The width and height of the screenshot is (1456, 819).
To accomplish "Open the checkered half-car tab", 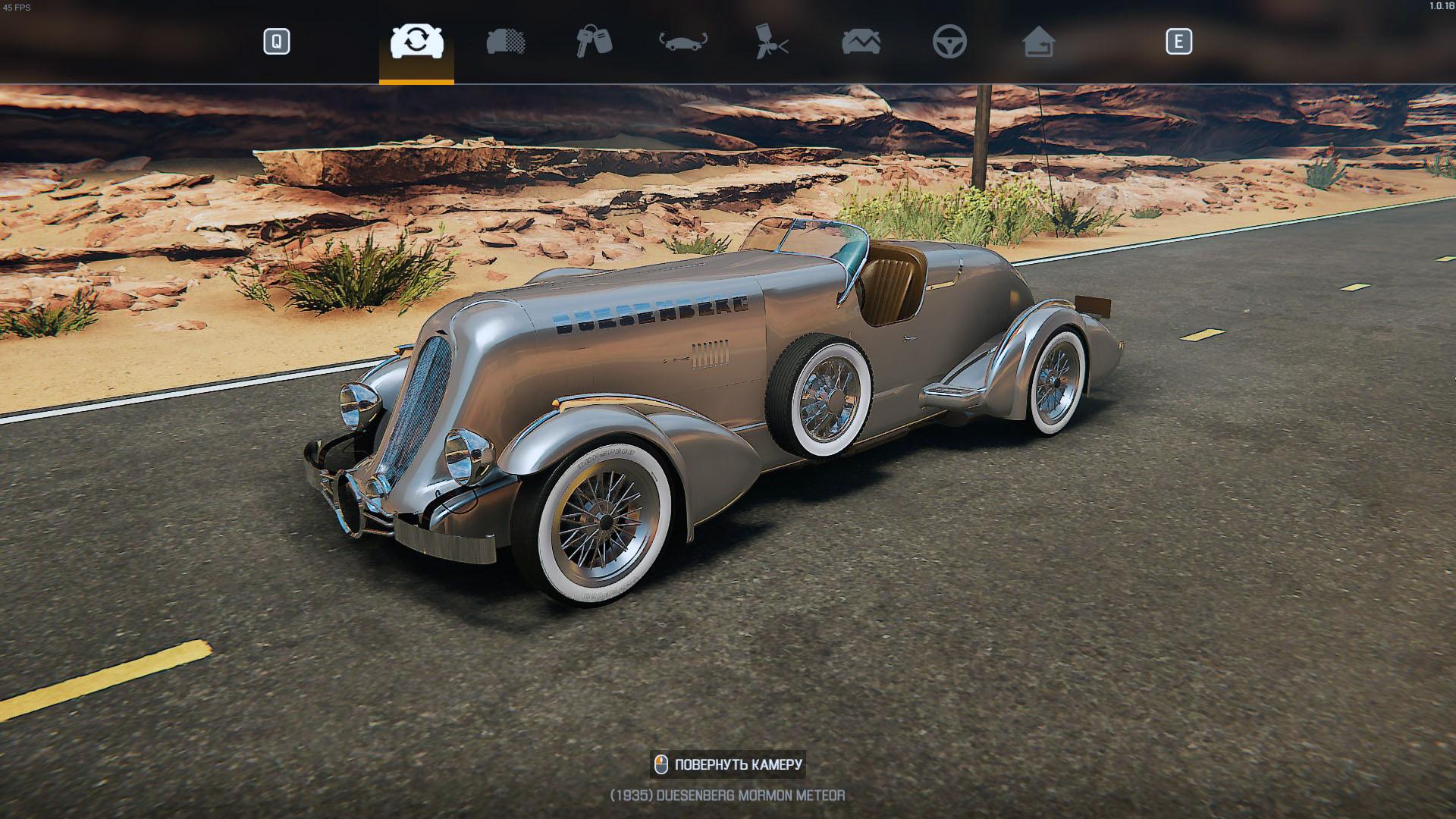I will [506, 42].
